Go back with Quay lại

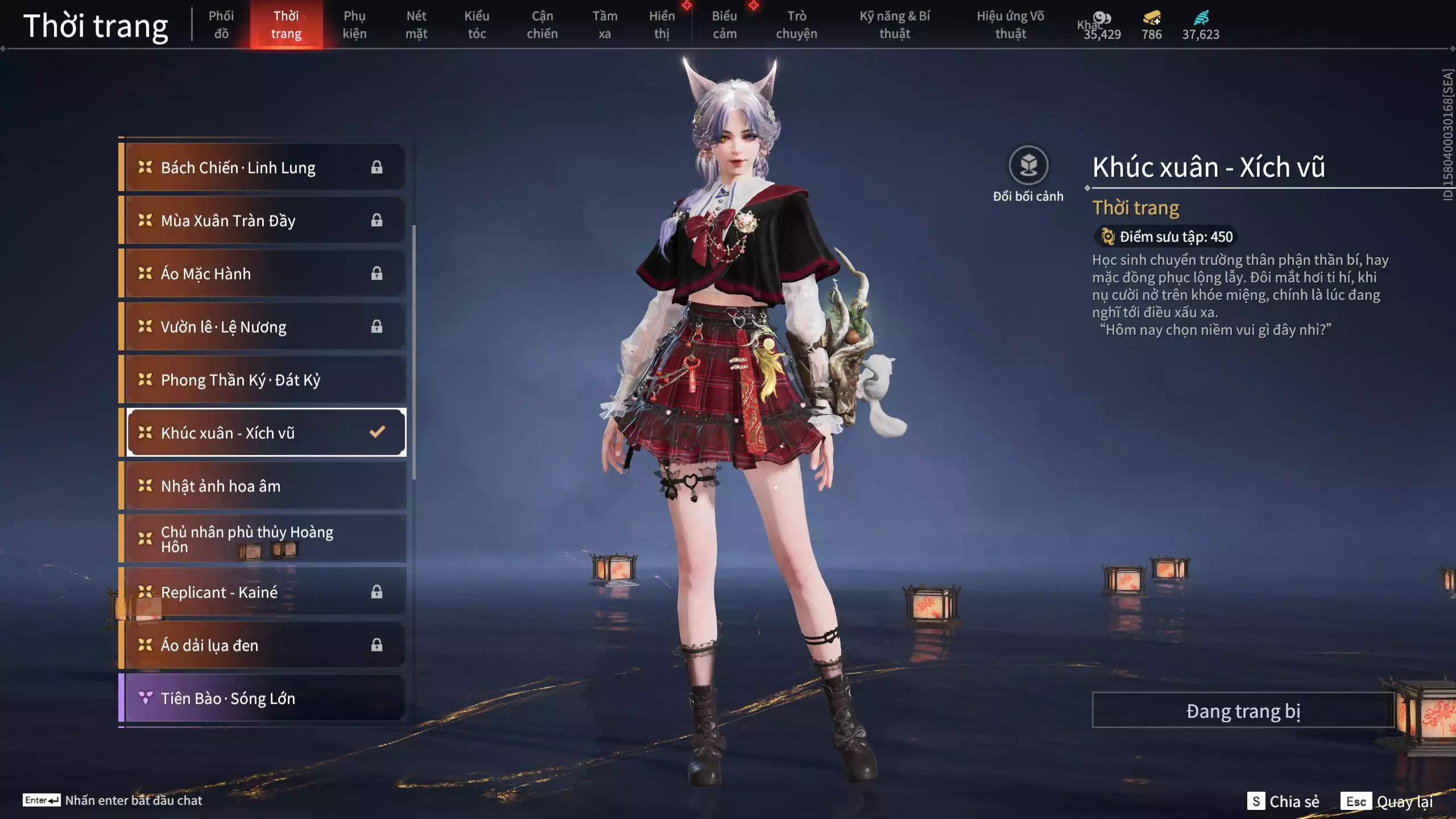click(x=1388, y=801)
